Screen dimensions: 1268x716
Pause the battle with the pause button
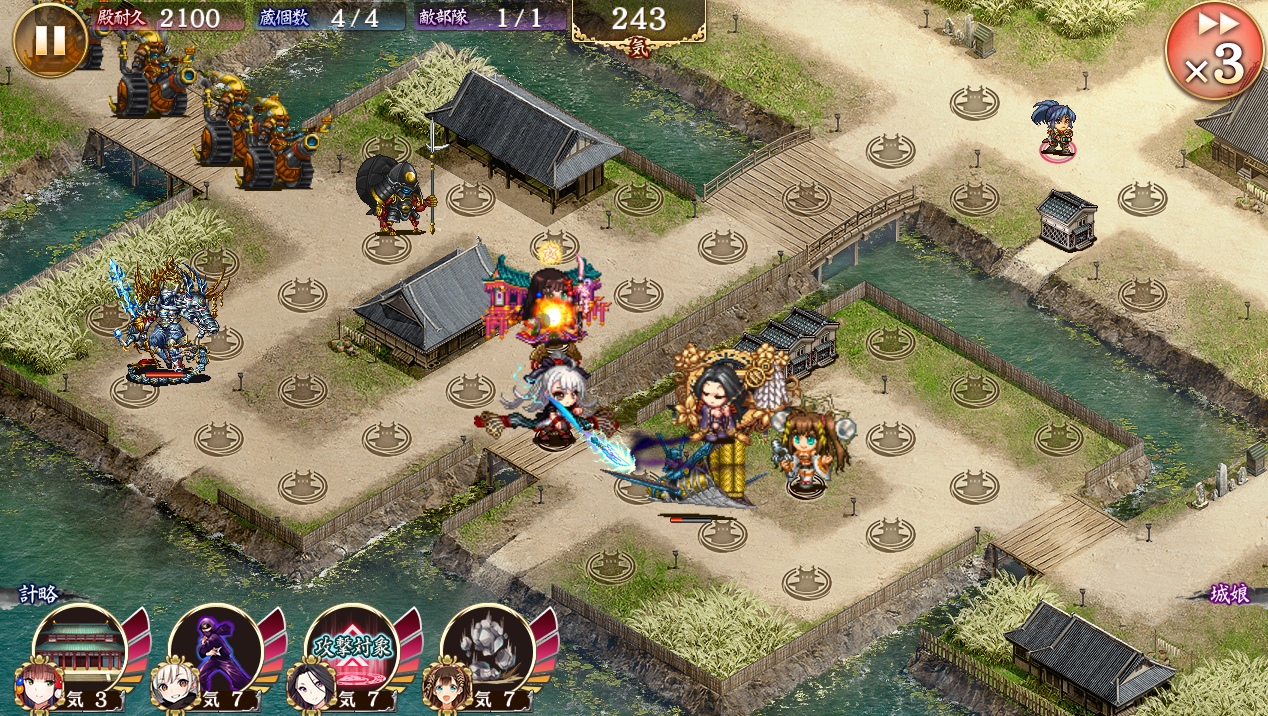pyautogui.click(x=50, y=40)
